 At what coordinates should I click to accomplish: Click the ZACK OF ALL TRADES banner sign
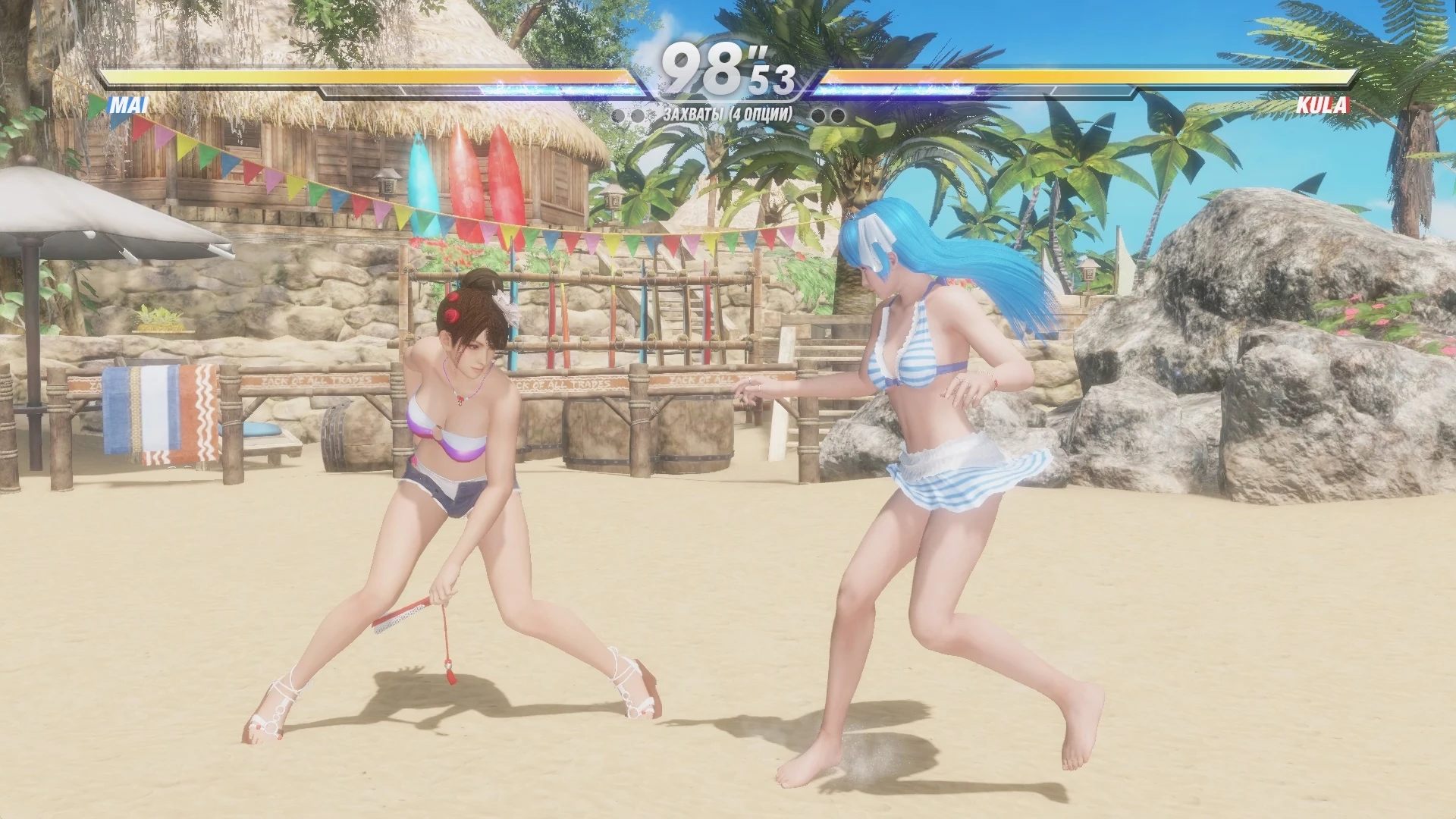[318, 379]
